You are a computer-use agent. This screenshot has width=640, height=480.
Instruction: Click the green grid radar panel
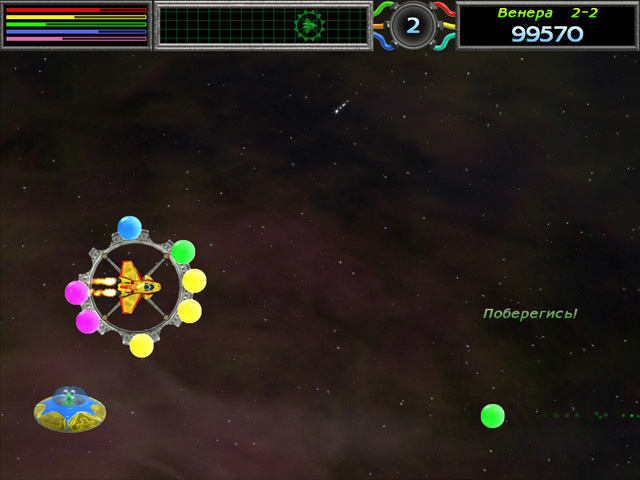[264, 25]
